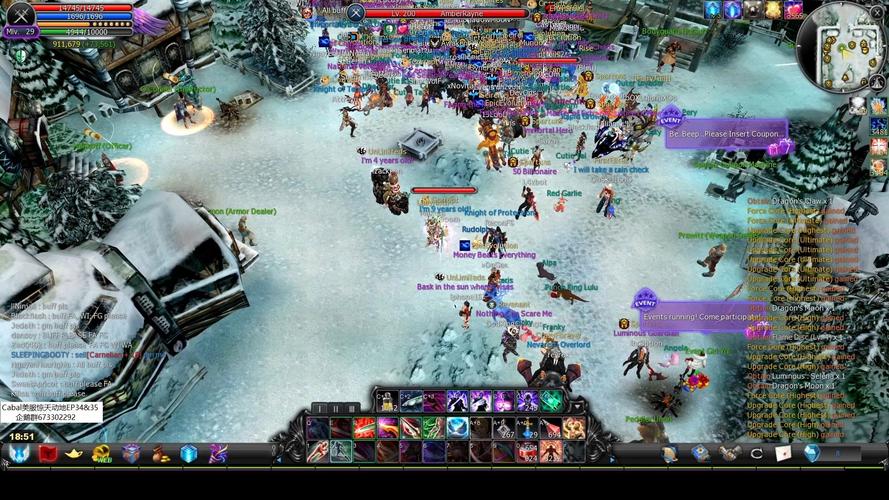This screenshot has height=500, width=889.
Task: Open the purple cube icon in bottom menu
Action: (x=131, y=454)
